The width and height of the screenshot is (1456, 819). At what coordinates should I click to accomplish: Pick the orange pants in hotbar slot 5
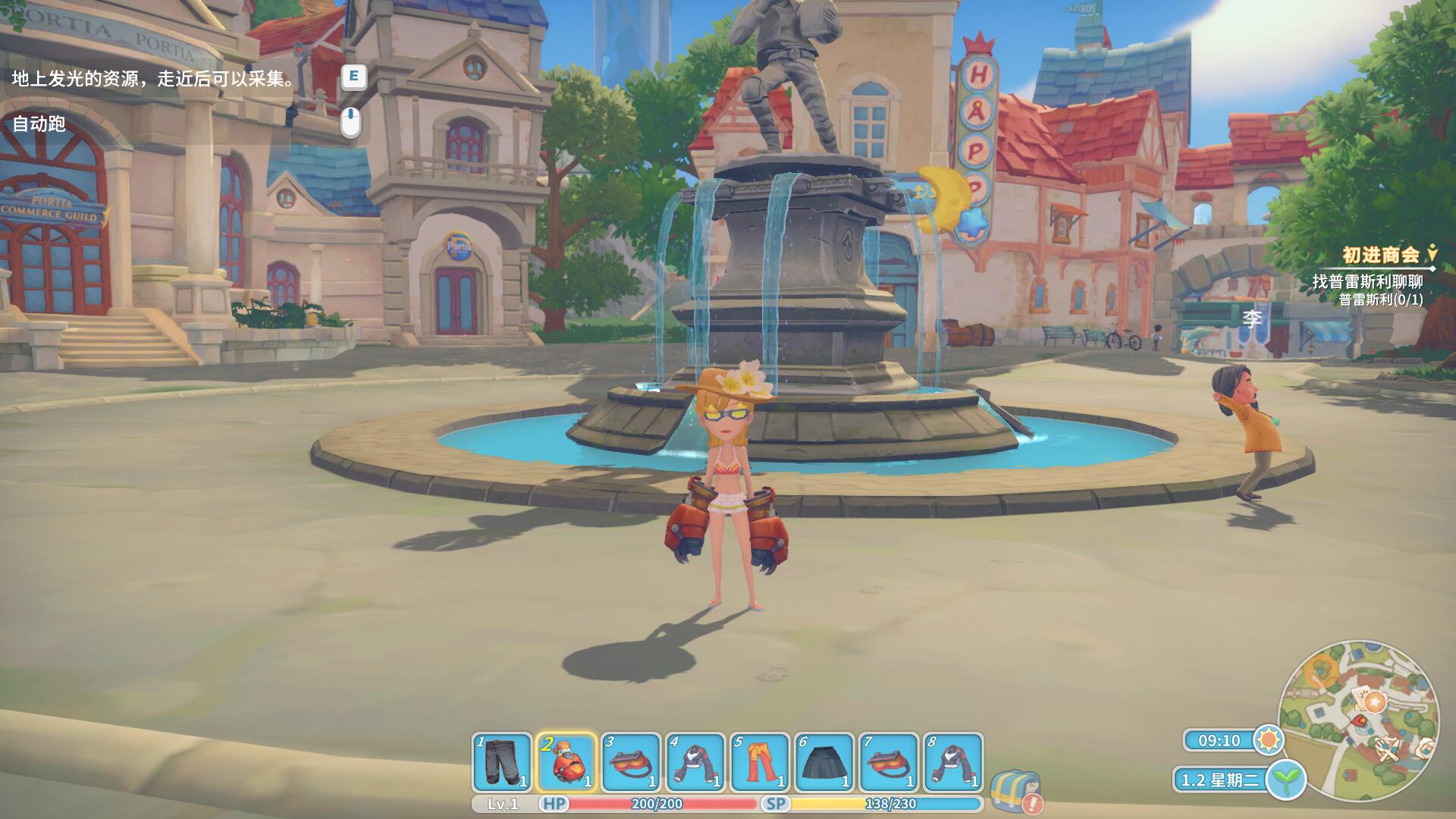[x=759, y=761]
